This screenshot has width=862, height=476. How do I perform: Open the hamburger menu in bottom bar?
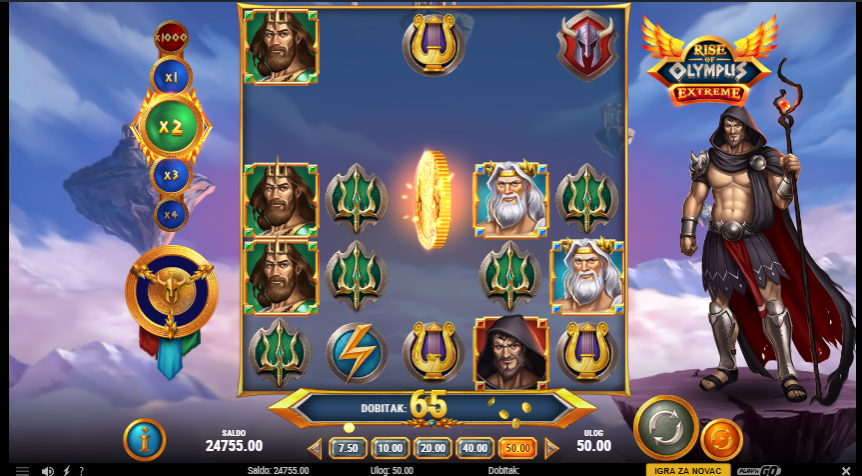click(x=22, y=470)
